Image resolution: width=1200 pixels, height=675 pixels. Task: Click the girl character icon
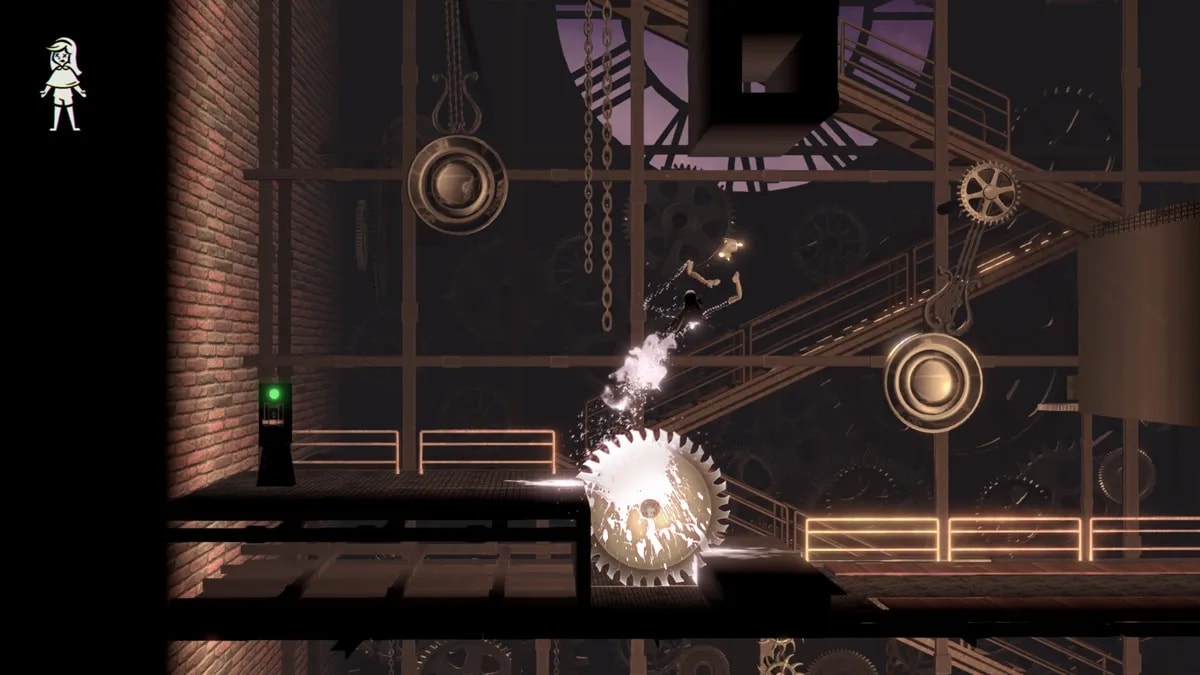(x=63, y=84)
